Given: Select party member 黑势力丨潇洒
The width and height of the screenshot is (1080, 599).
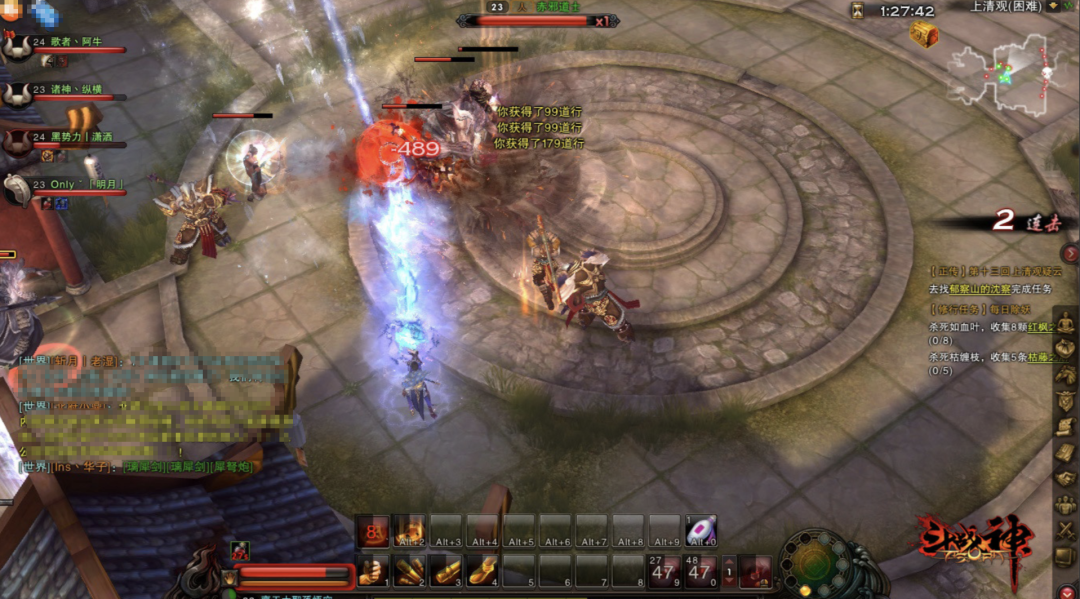Looking at the screenshot, I should pyautogui.click(x=72, y=136).
